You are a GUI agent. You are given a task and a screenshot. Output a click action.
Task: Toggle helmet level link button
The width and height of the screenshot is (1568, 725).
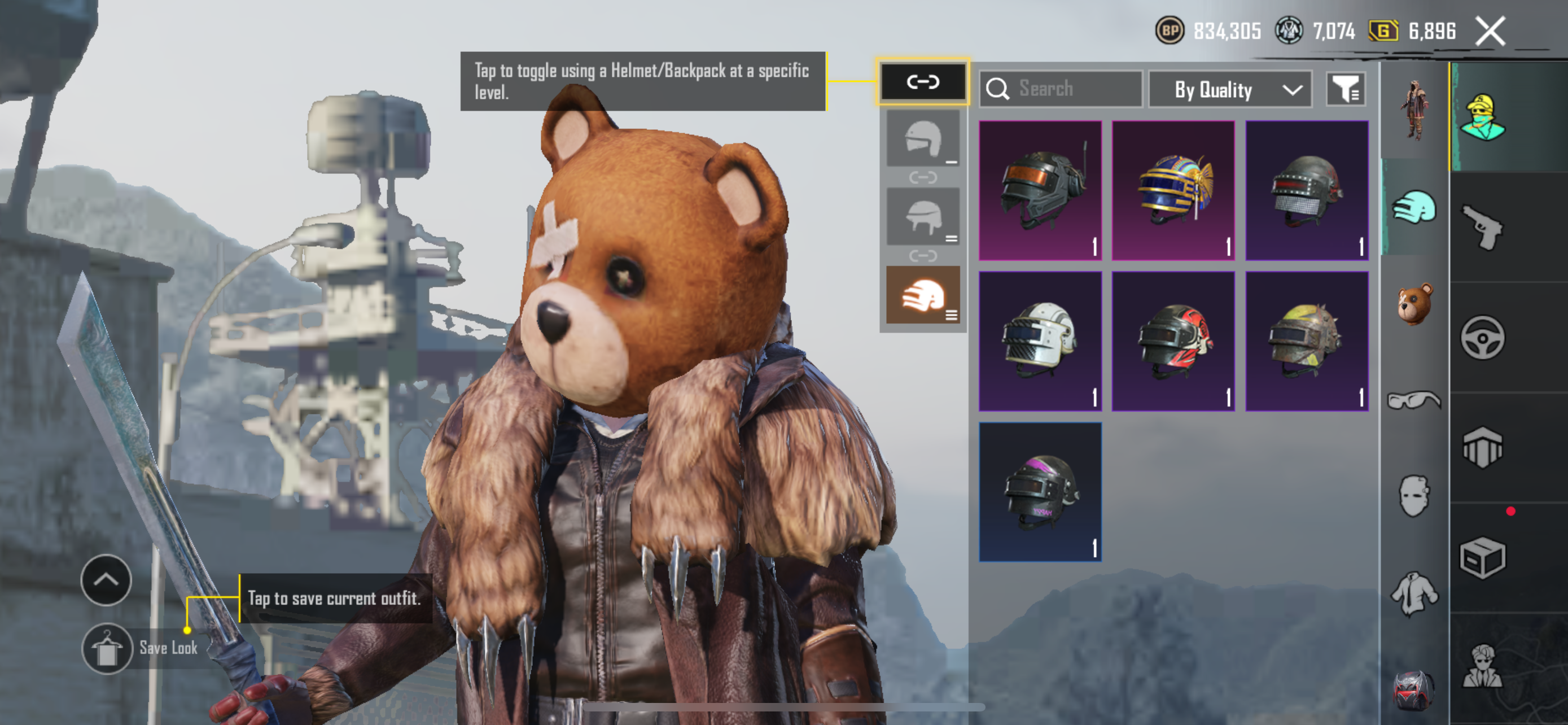click(x=923, y=81)
